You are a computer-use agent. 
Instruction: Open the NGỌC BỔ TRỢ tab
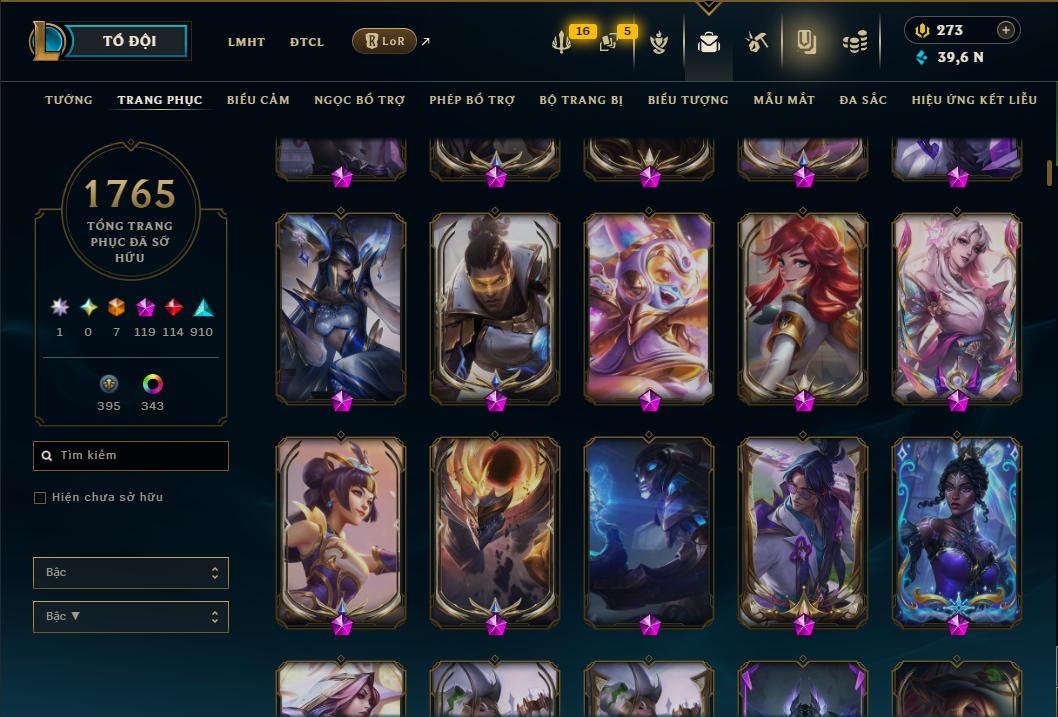click(x=359, y=100)
